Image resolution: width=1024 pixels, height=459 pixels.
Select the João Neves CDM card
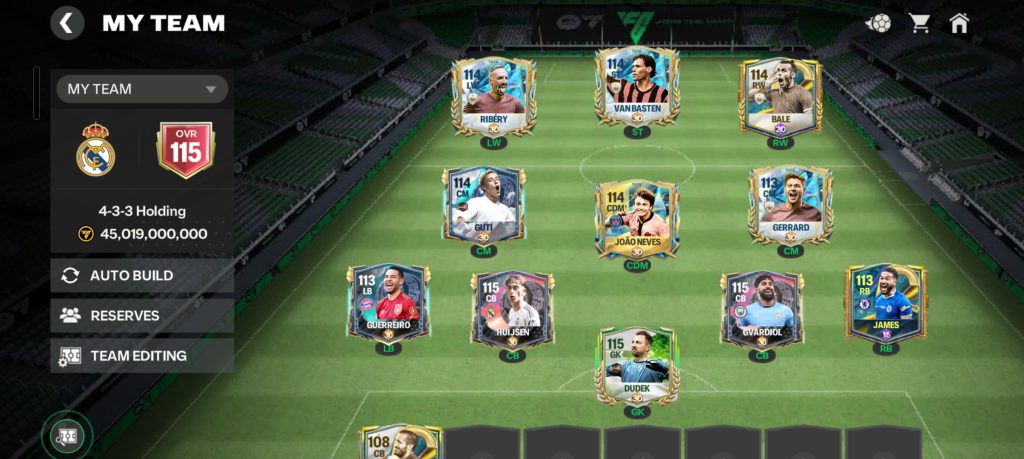636,218
